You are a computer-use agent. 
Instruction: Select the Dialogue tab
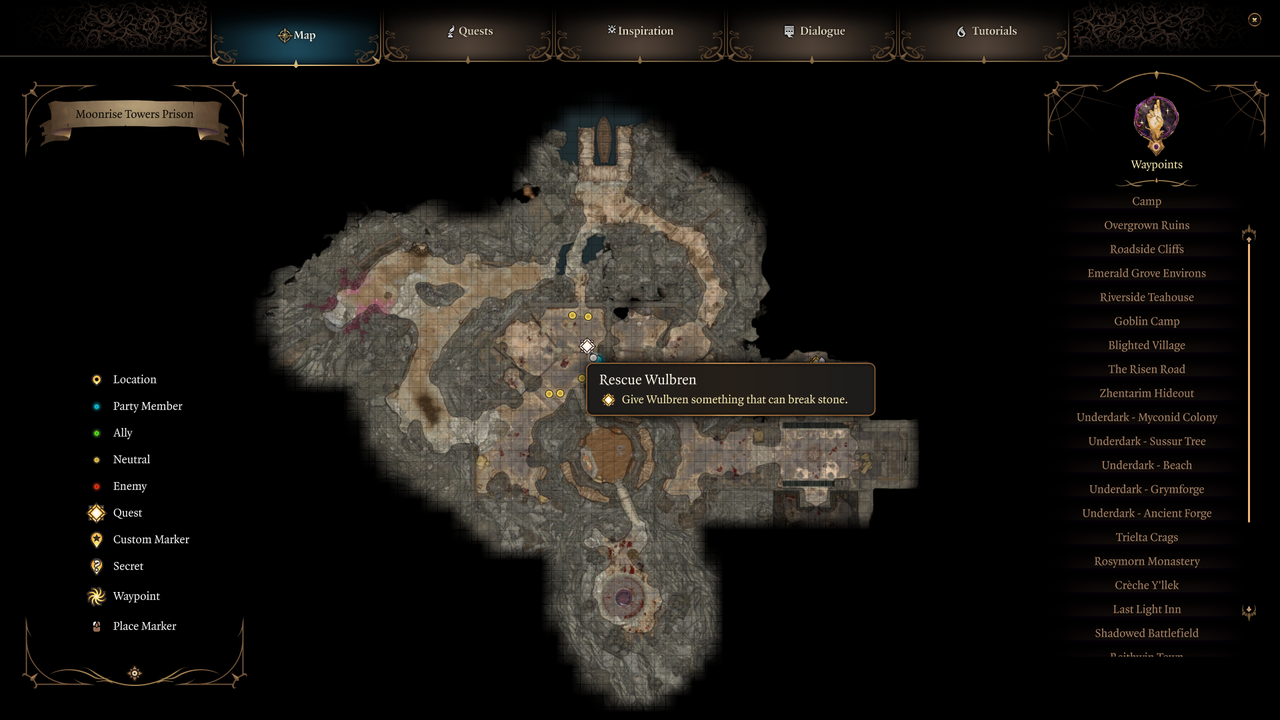(814, 31)
